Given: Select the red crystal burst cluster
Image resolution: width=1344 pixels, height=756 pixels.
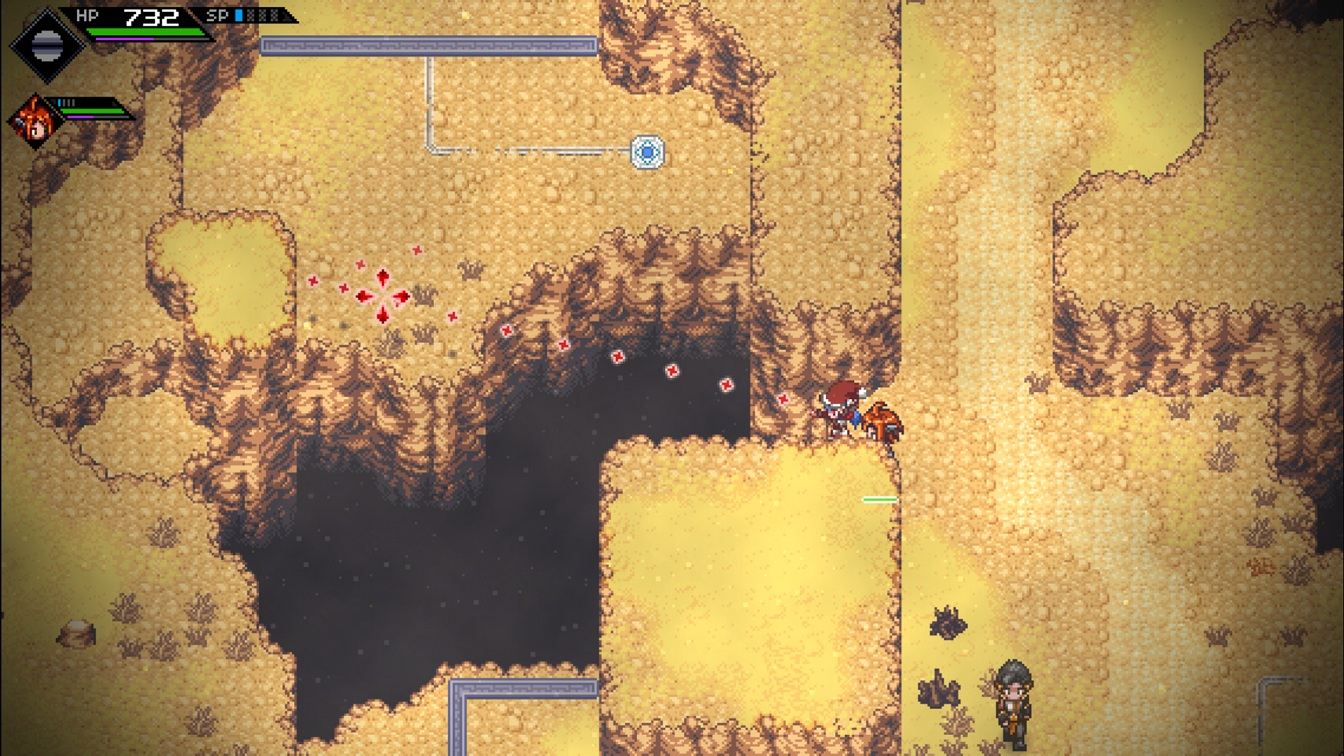Looking at the screenshot, I should (x=383, y=293).
